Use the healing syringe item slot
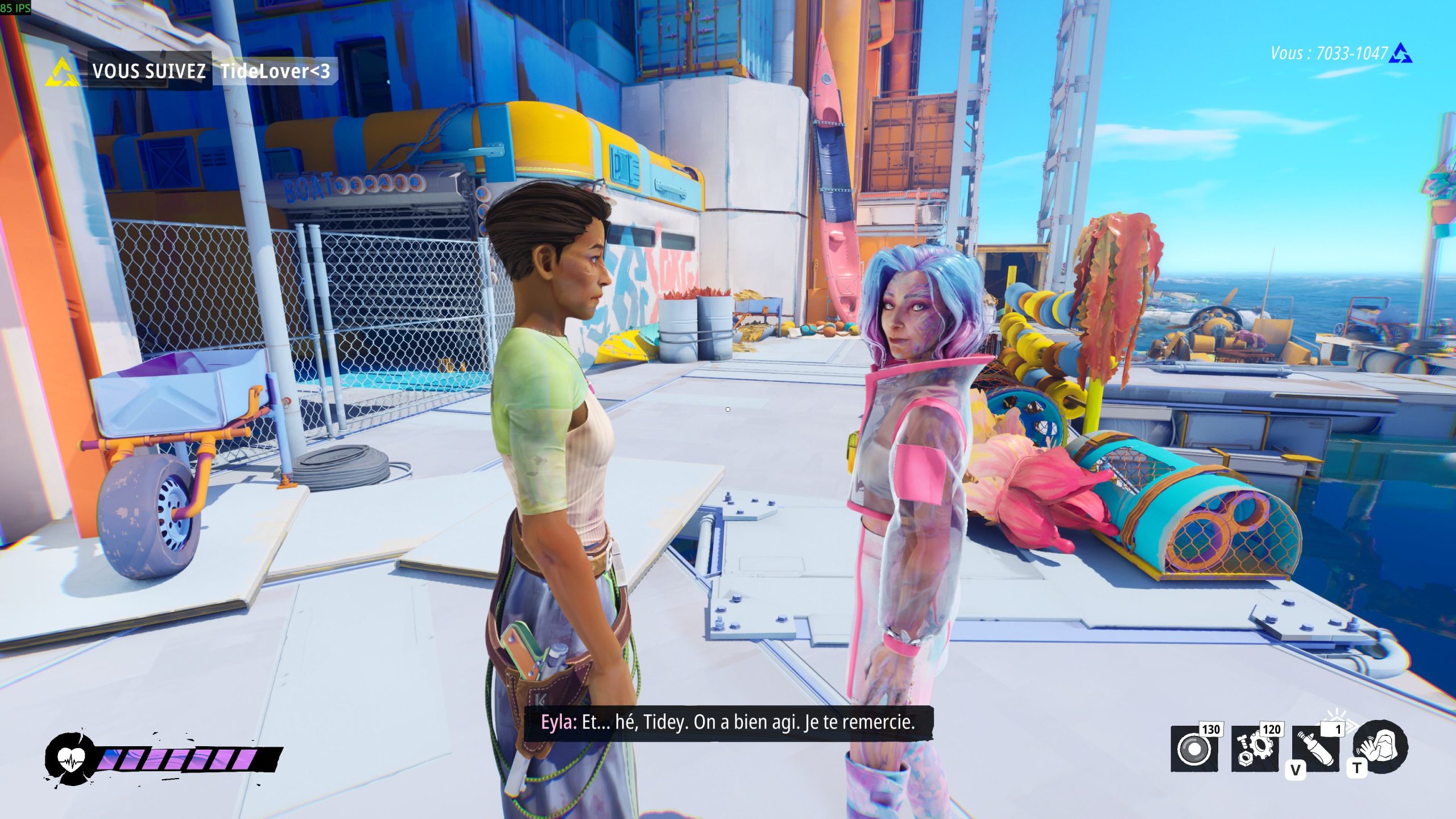1456x819 pixels. [1316, 748]
